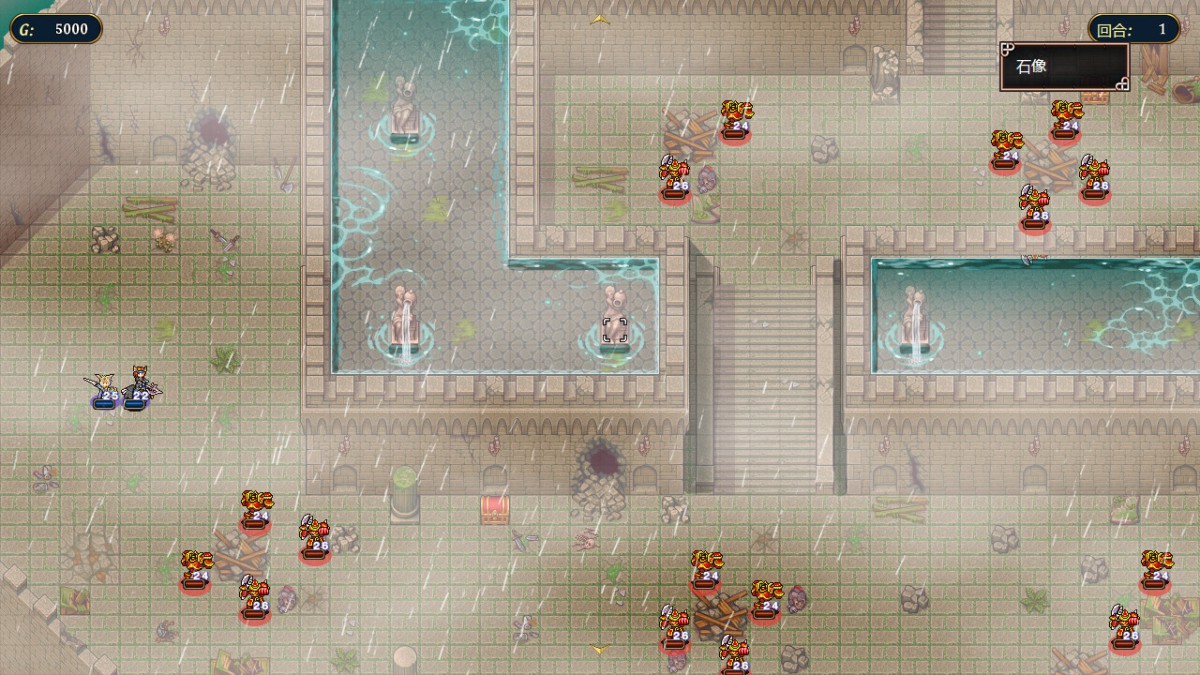Select the blonde swordsman unit with 25 HP
Screen dimensions: 1200x675
[x=104, y=388]
